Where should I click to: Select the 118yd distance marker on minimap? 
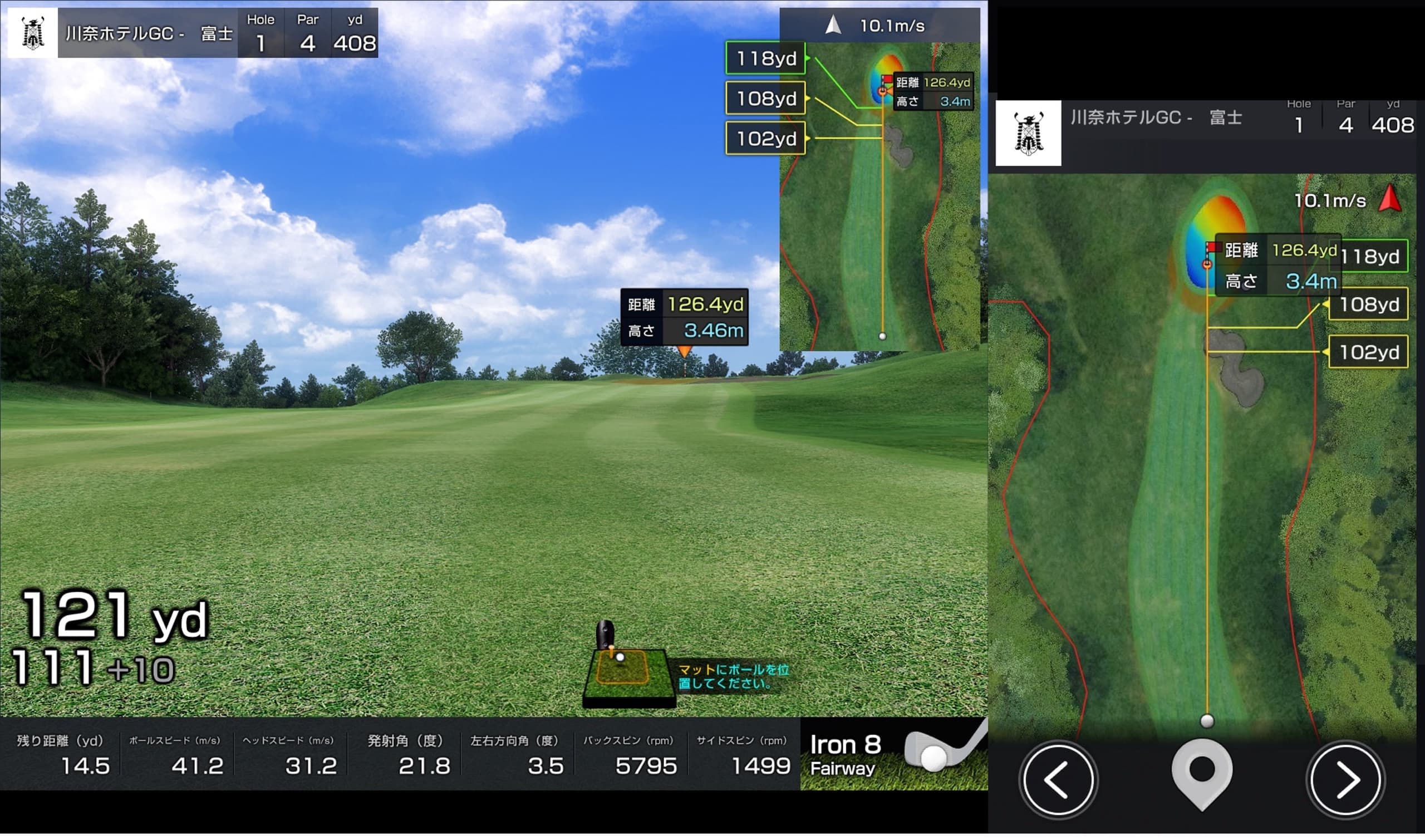pos(765,58)
